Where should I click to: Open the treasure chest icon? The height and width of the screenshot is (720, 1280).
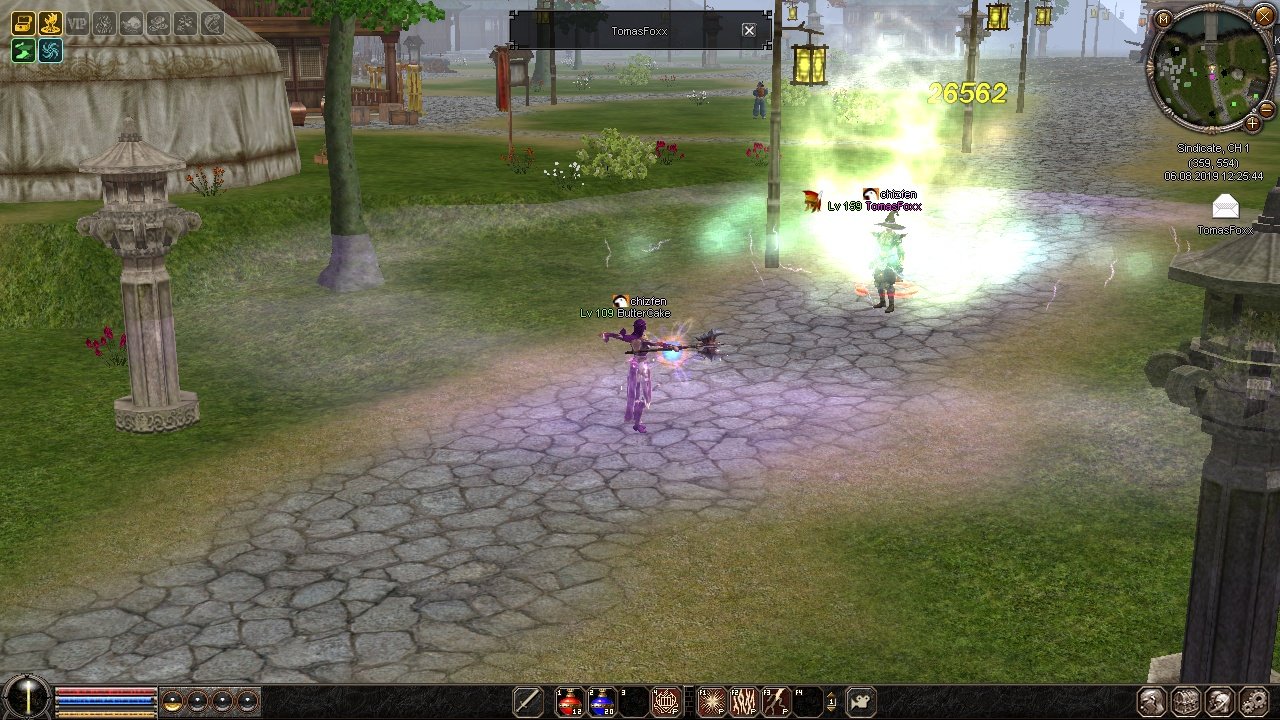tap(23, 23)
